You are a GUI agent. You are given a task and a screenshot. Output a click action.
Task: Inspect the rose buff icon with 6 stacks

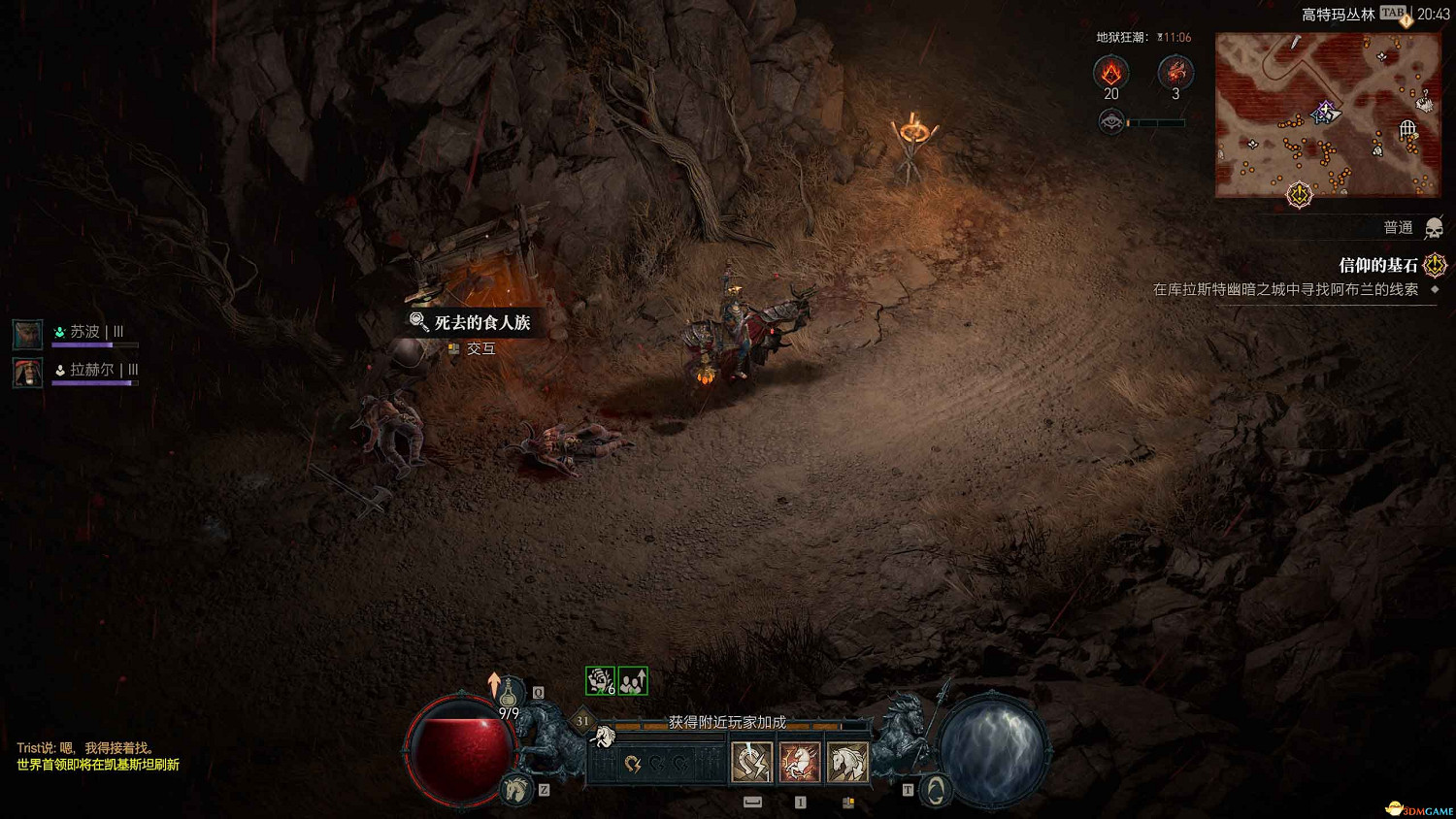[600, 681]
